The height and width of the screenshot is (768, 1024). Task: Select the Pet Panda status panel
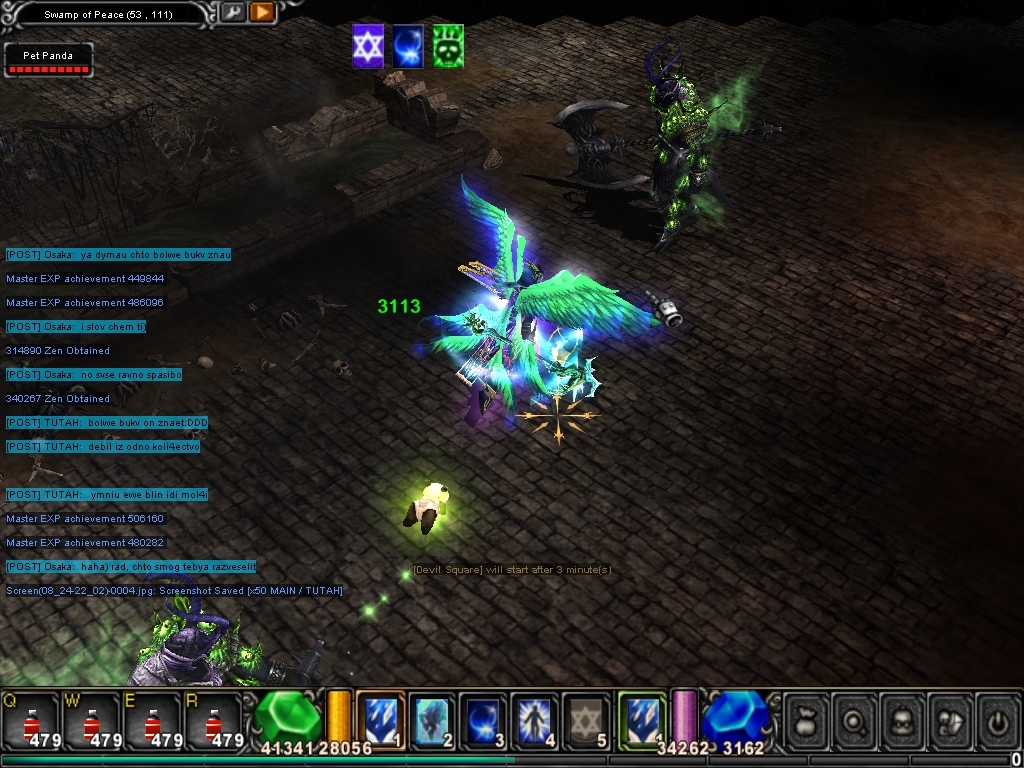[48, 60]
